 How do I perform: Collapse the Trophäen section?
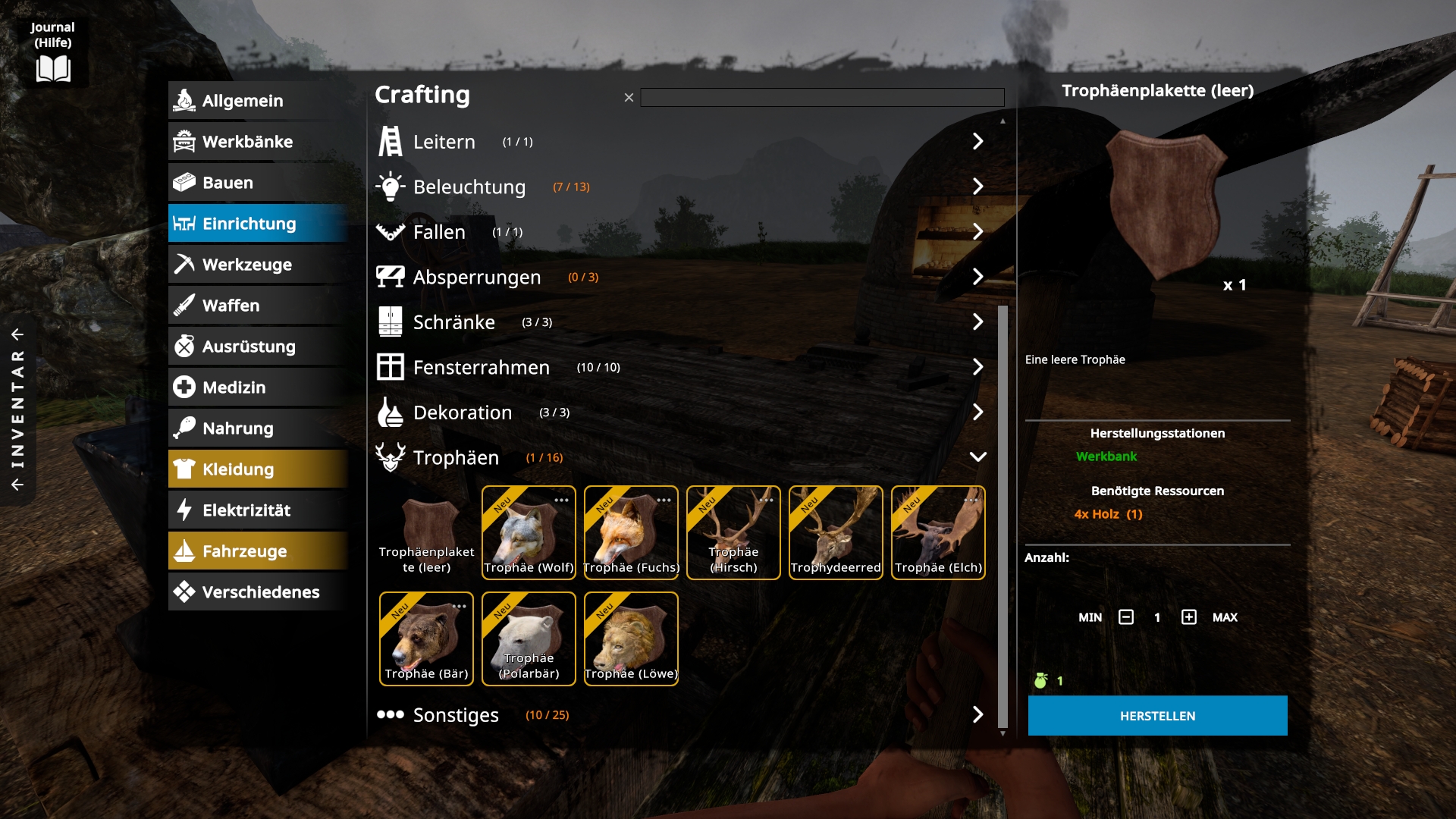tap(977, 457)
